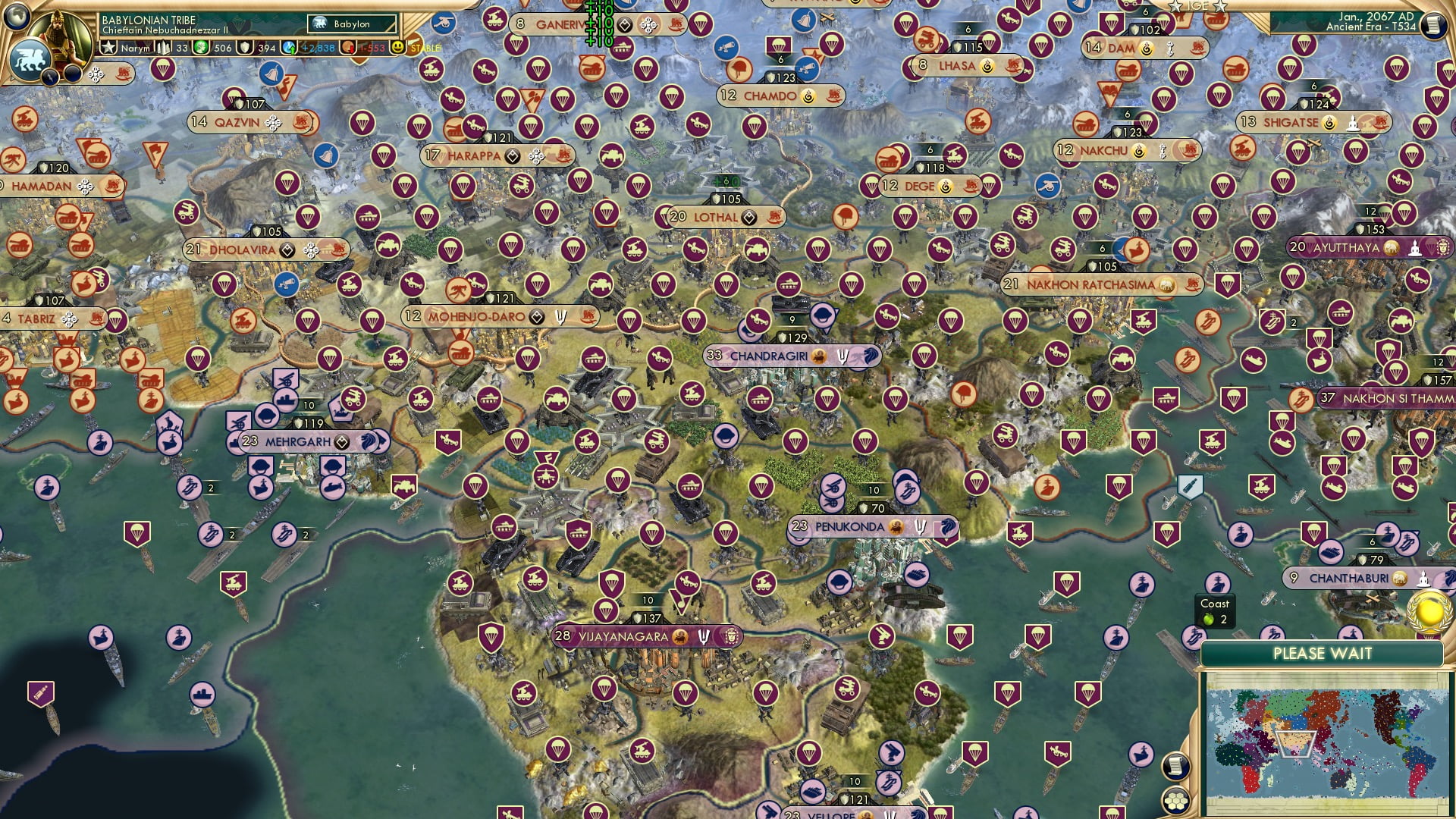1456x819 pixels.
Task: Open the notification scroll beside the date banner
Action: pyautogui.click(x=1435, y=21)
